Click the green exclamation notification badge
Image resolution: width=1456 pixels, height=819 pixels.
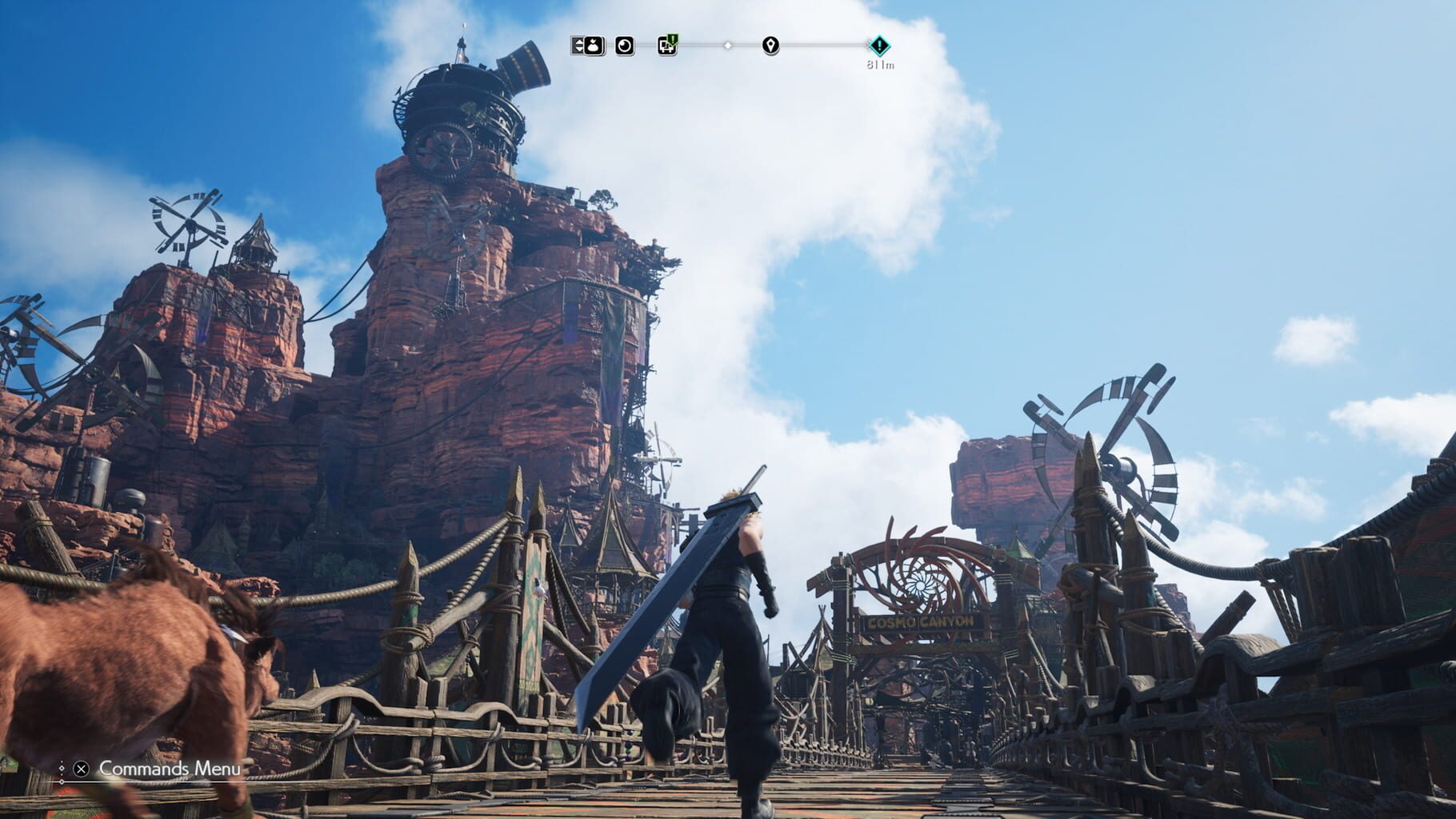click(x=672, y=38)
